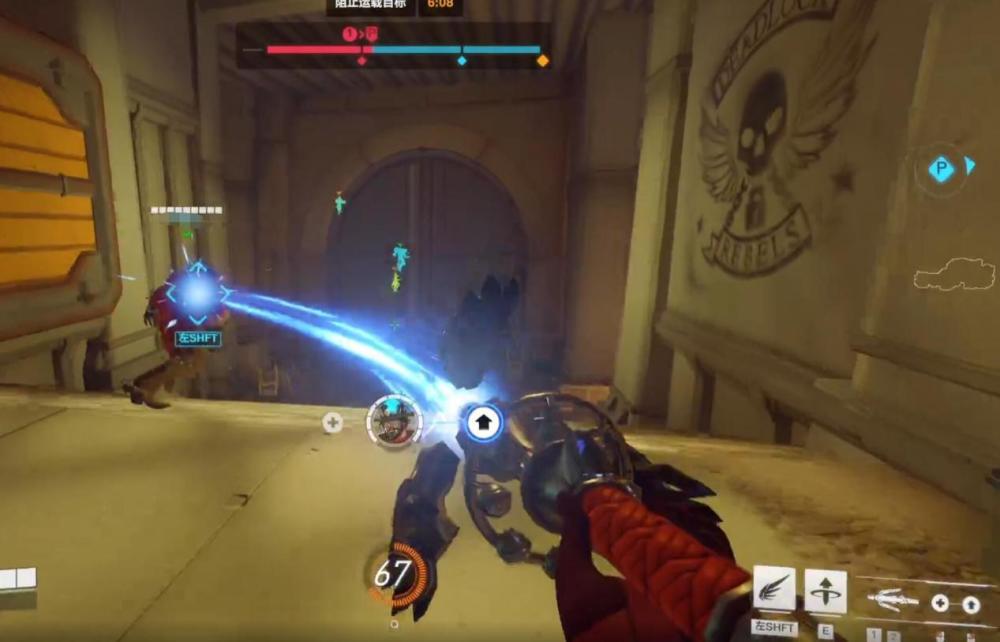The height and width of the screenshot is (642, 1000).
Task: Select the blue P payload objective marker
Action: [941, 169]
